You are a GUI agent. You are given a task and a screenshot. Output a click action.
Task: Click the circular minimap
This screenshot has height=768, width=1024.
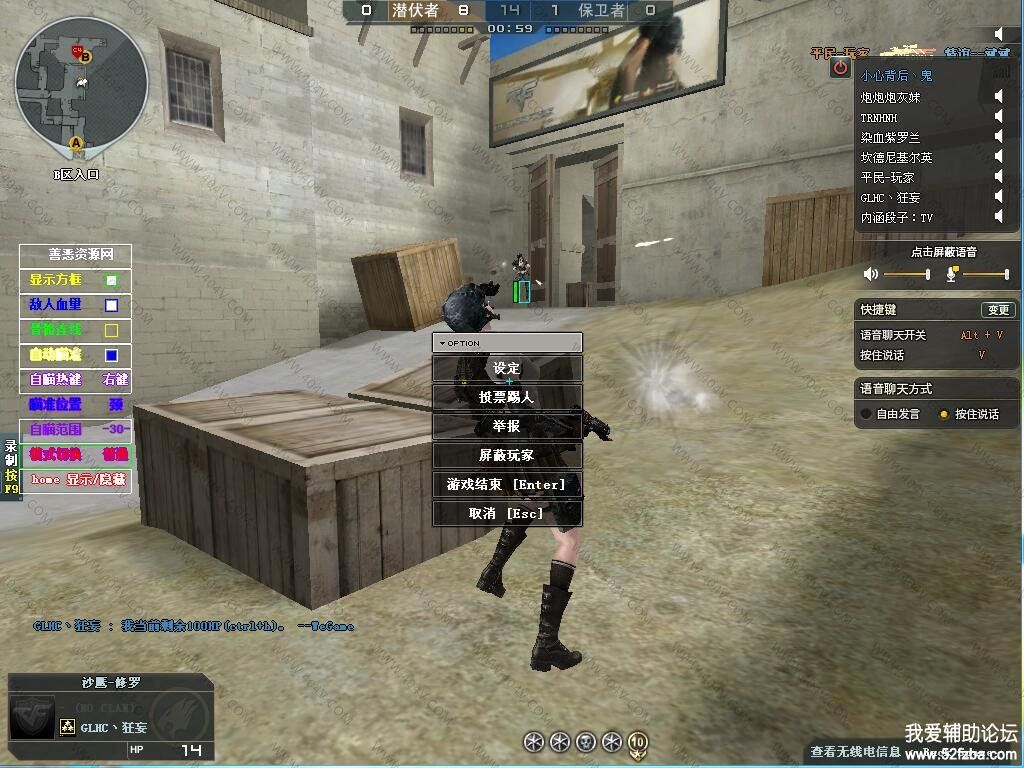click(x=81, y=83)
